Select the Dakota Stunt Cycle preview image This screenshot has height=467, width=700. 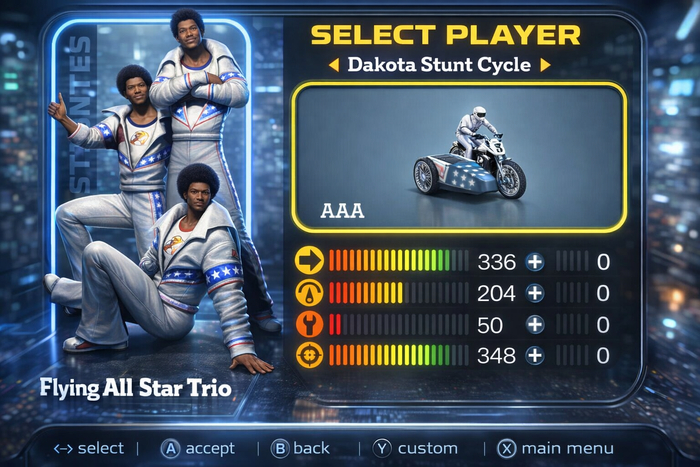pos(459,156)
